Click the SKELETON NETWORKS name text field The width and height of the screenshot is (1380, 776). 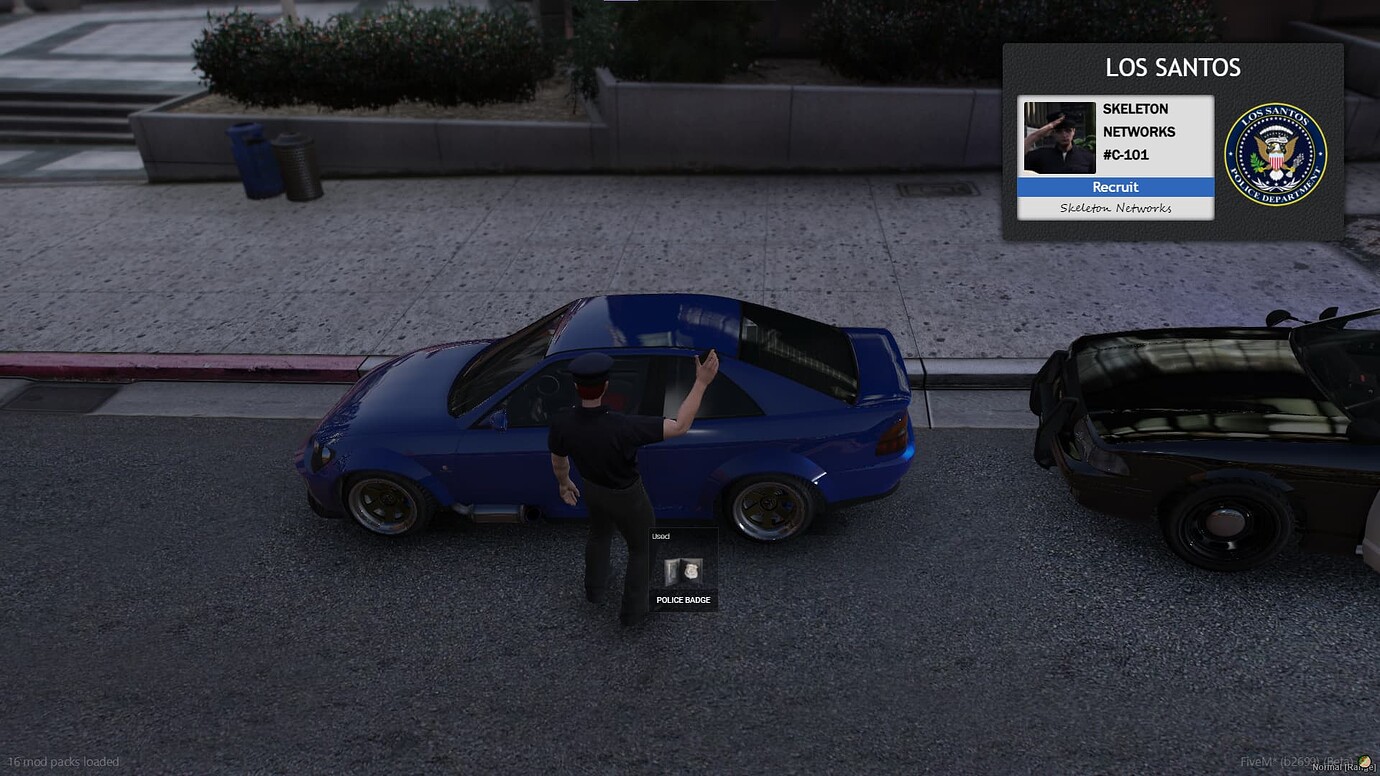click(1138, 120)
